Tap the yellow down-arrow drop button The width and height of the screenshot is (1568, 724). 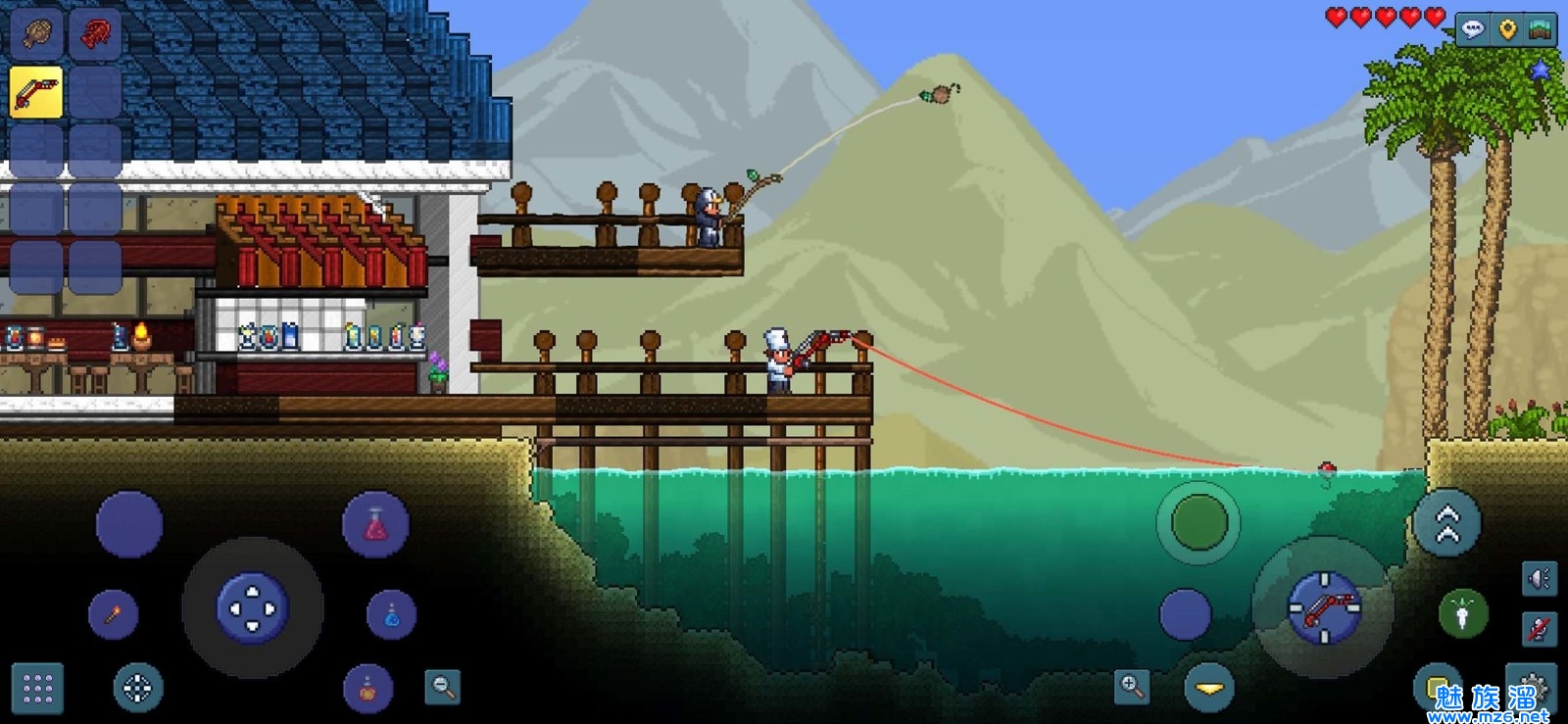[1209, 688]
